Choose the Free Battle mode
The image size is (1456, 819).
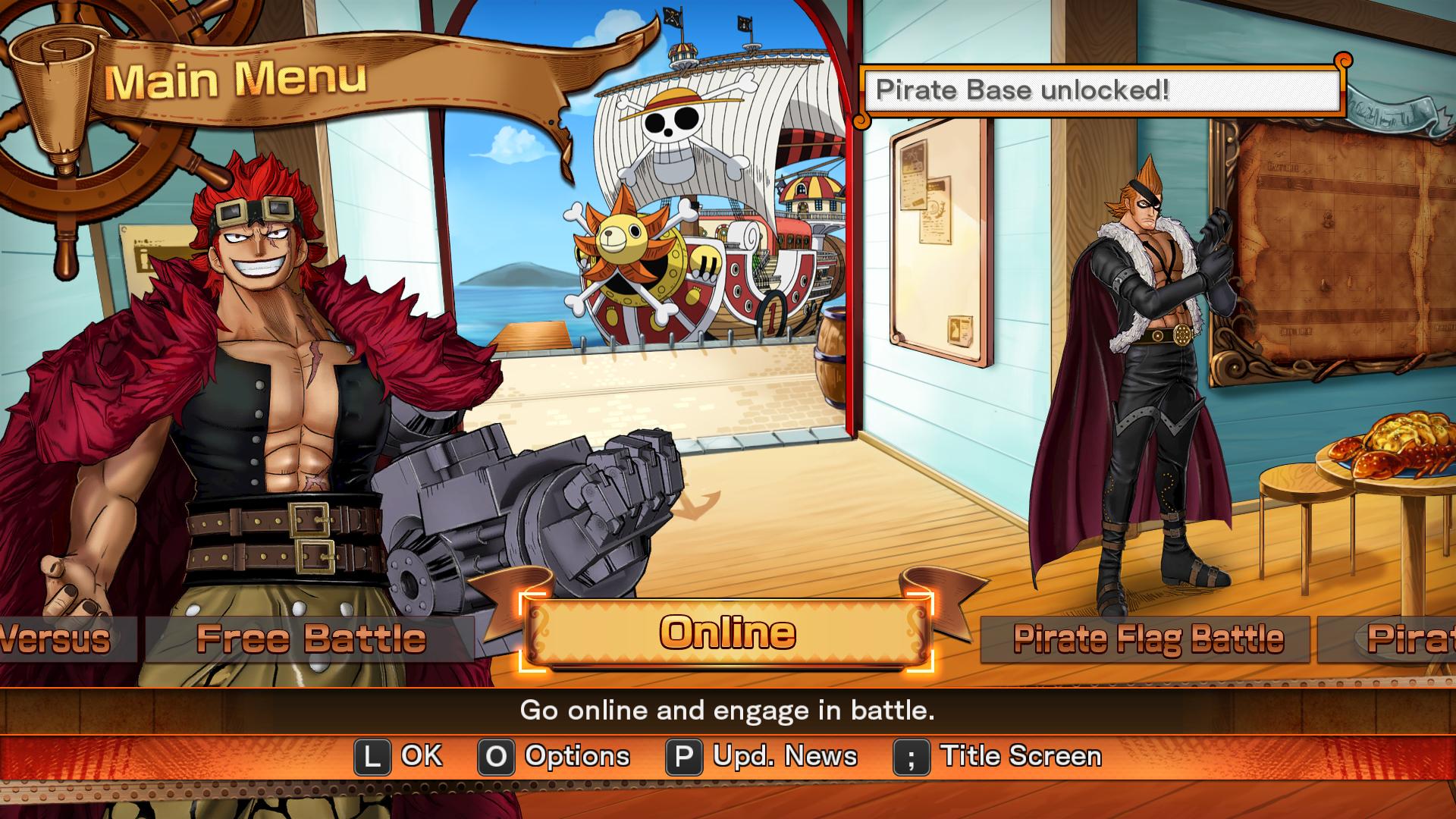click(310, 639)
